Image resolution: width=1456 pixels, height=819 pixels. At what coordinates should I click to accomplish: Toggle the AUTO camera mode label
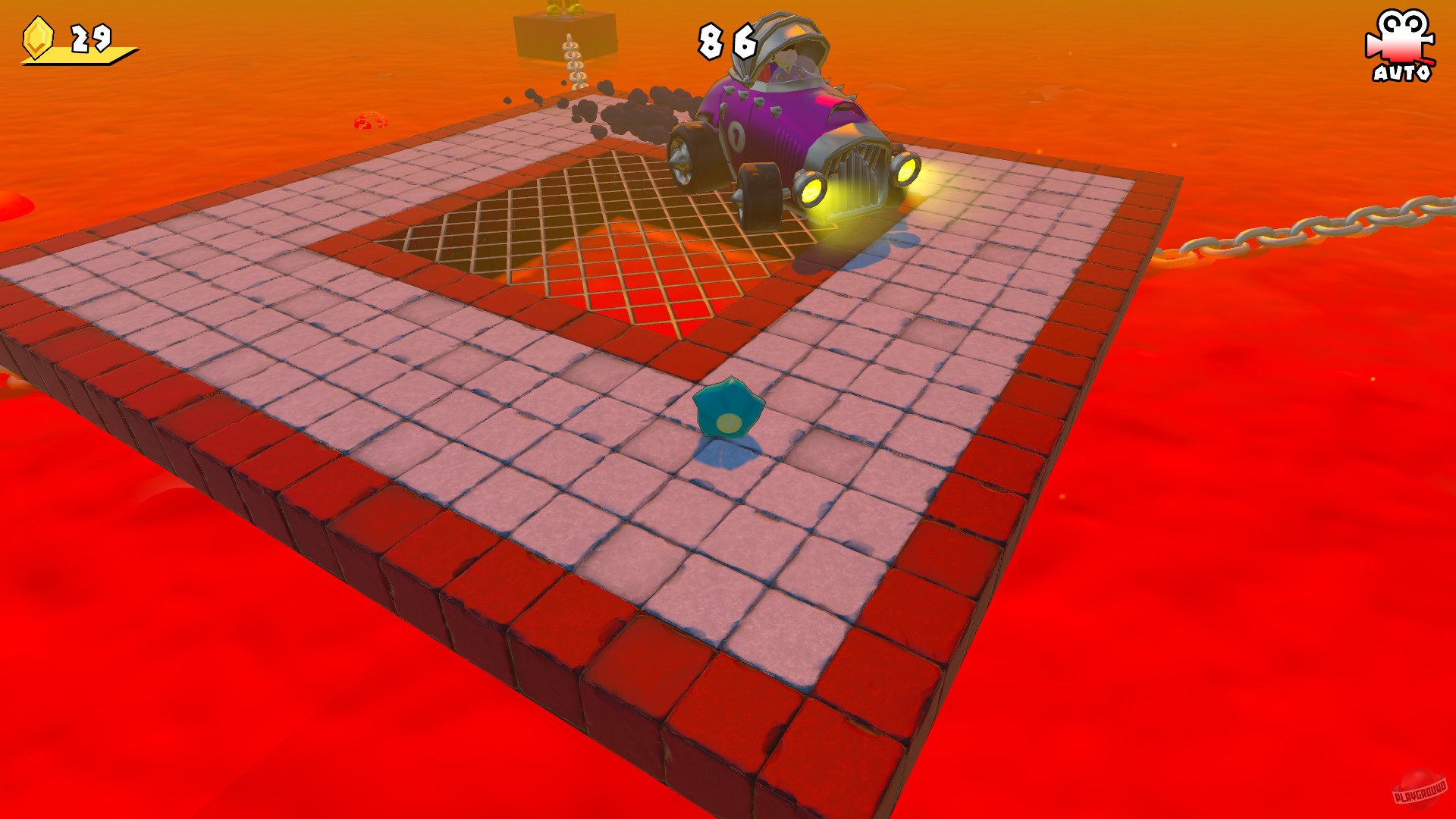(x=1403, y=74)
